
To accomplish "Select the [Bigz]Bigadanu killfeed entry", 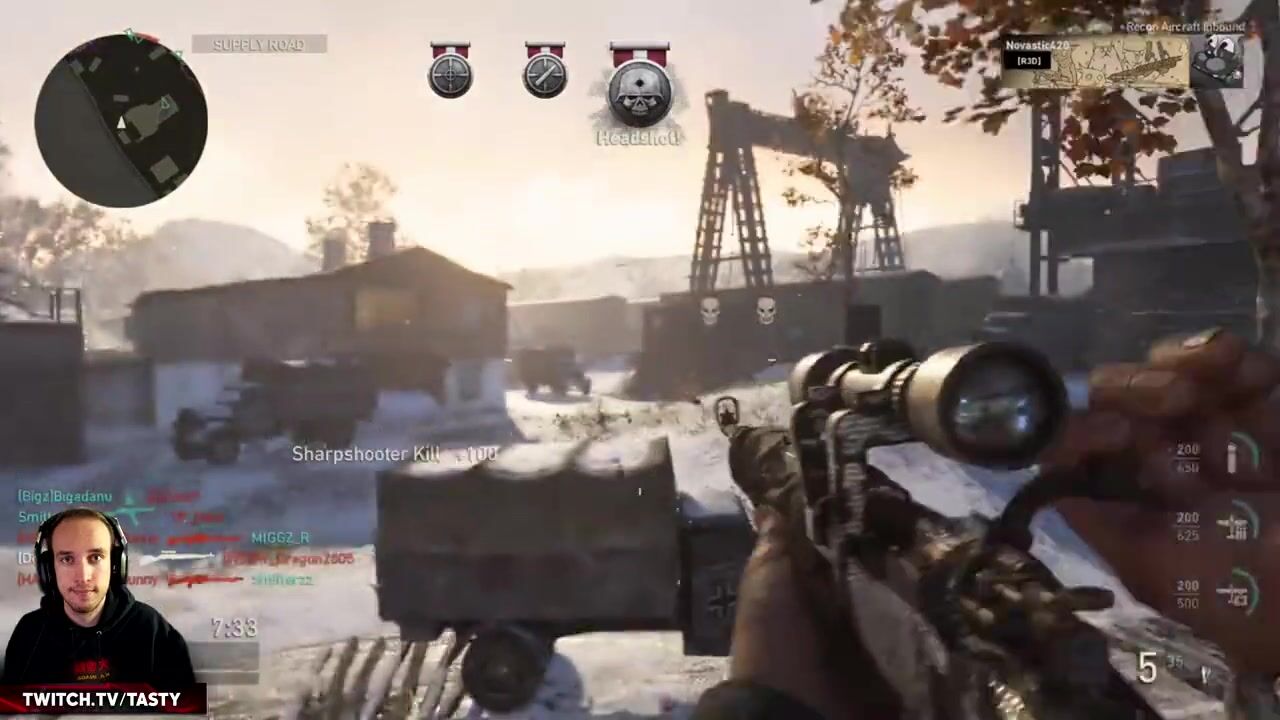I will point(65,496).
